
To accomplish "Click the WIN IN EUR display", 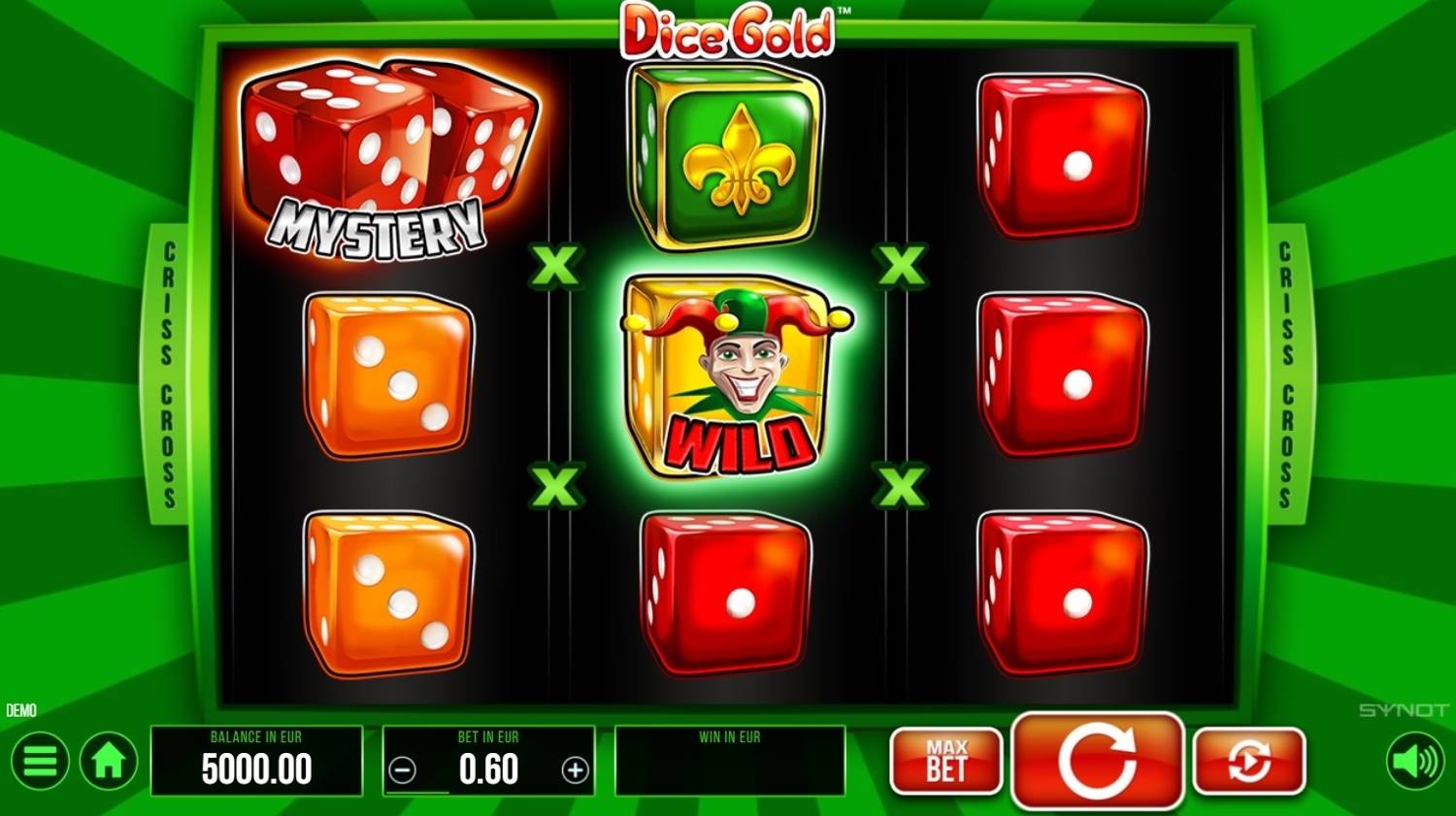I will pyautogui.click(x=730, y=762).
